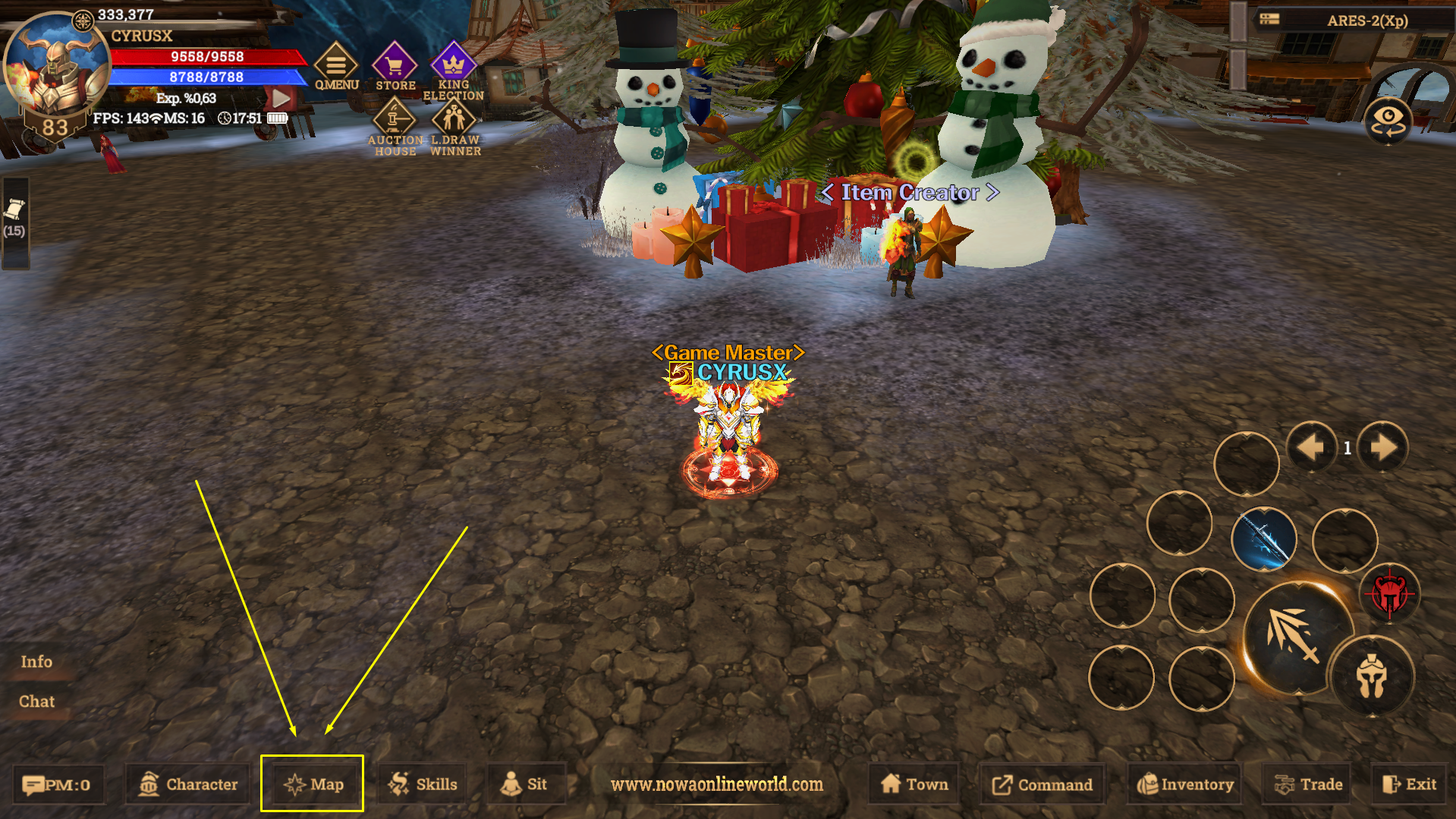The width and height of the screenshot is (1456, 819).
Task: Switch to previous skill page with left arrow
Action: point(1312,448)
